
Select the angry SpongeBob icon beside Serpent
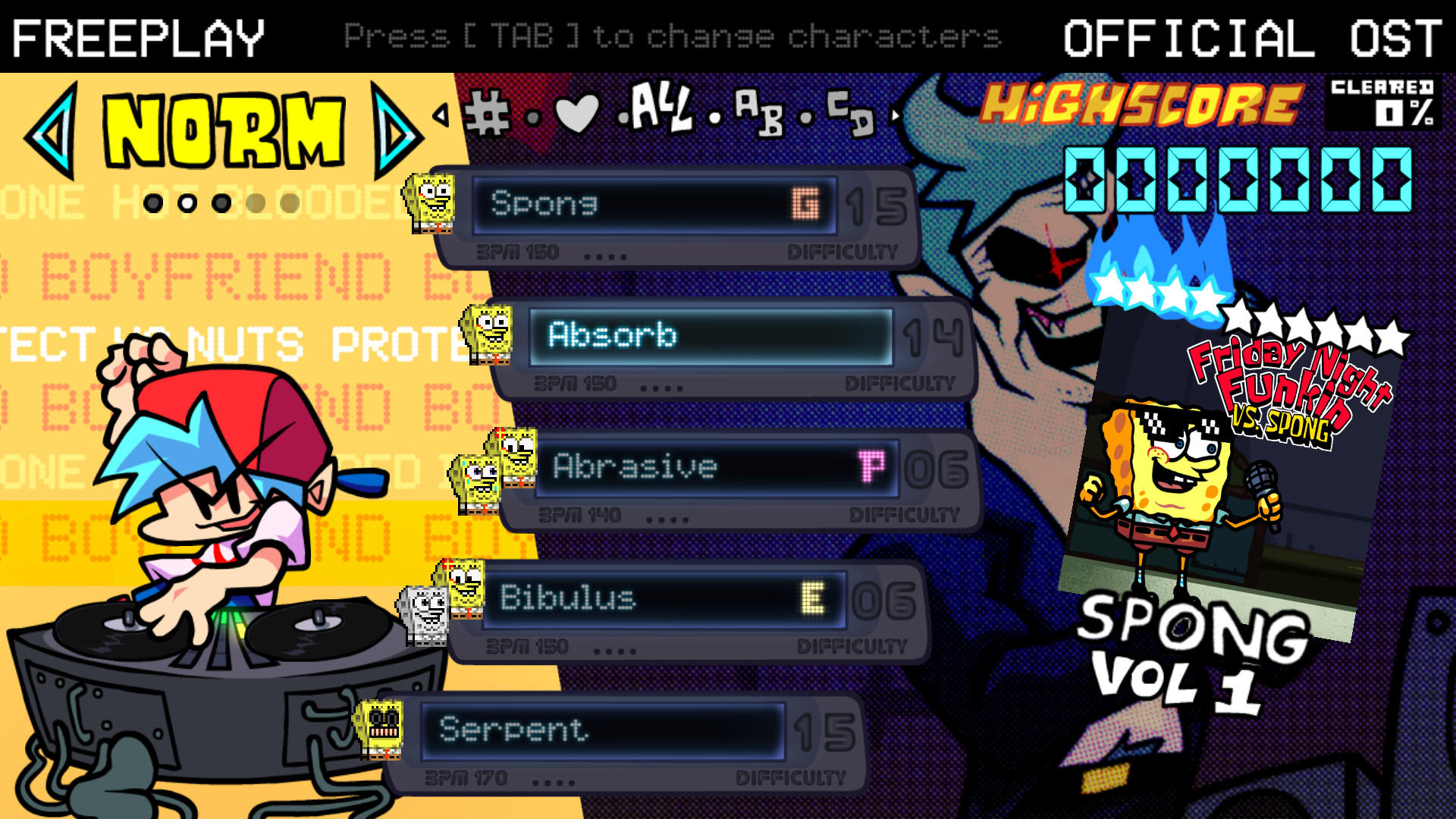[x=378, y=730]
